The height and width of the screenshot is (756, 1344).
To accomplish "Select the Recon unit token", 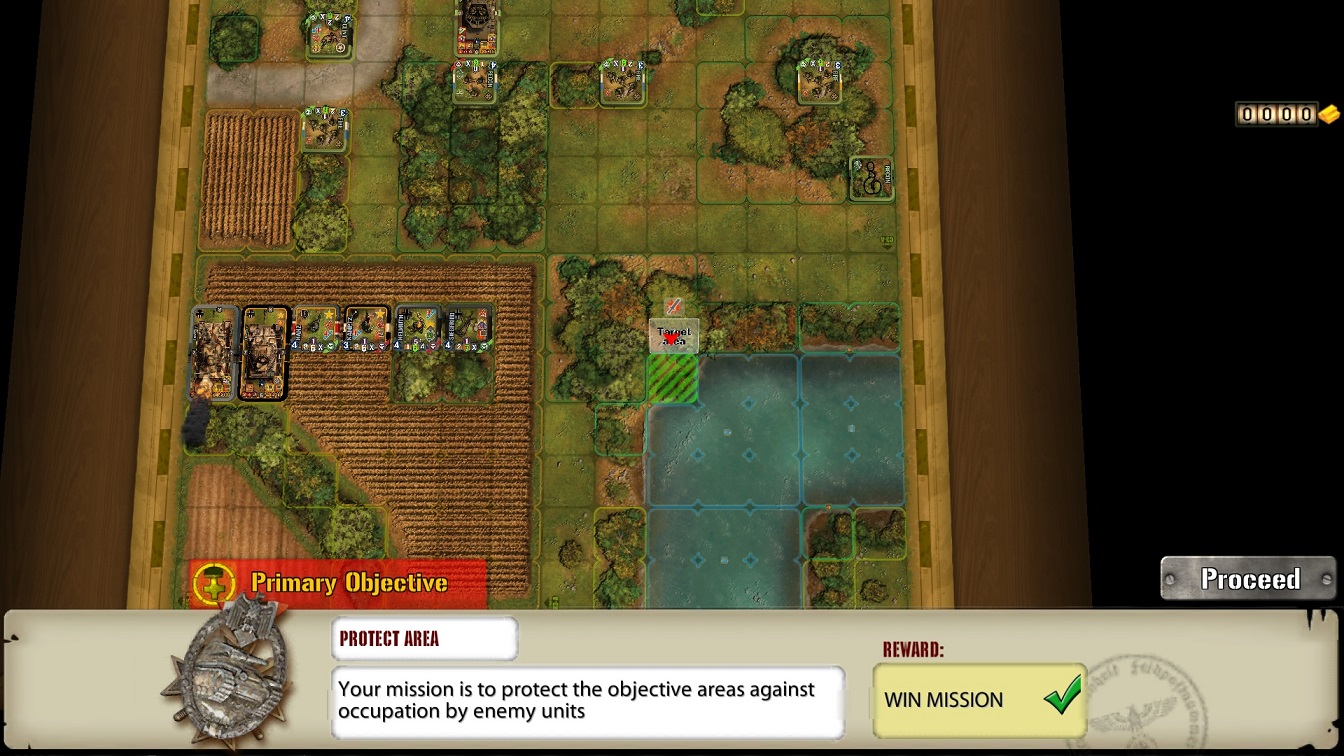I will (872, 178).
